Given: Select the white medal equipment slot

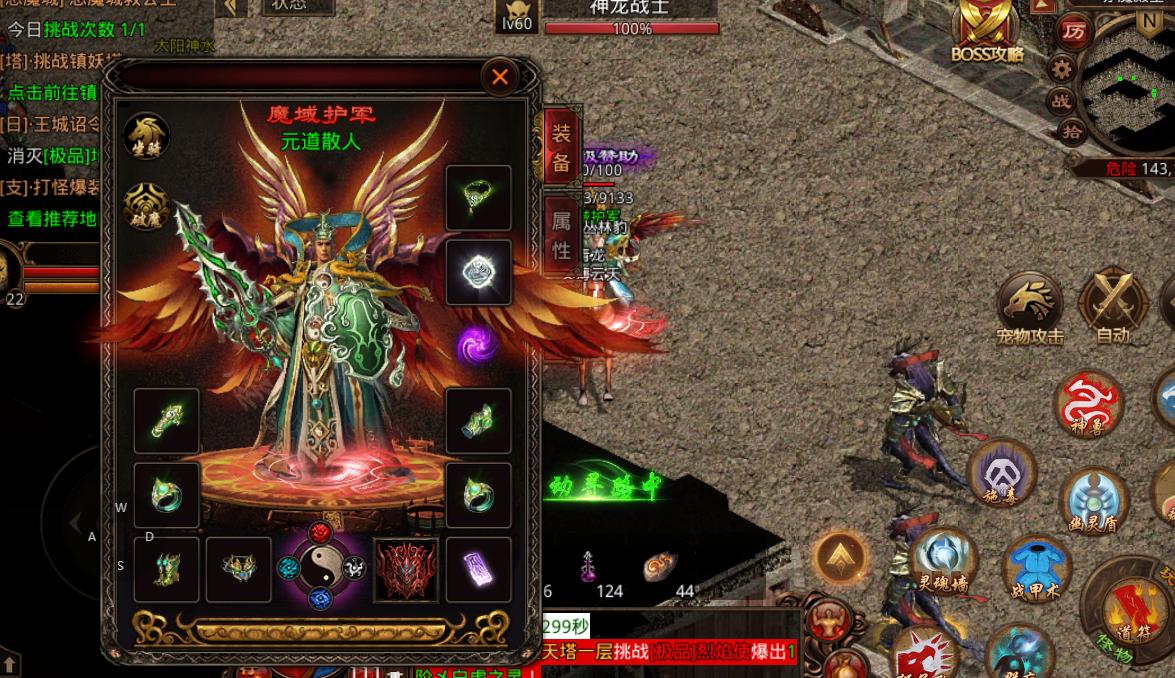Looking at the screenshot, I should pos(478,271).
